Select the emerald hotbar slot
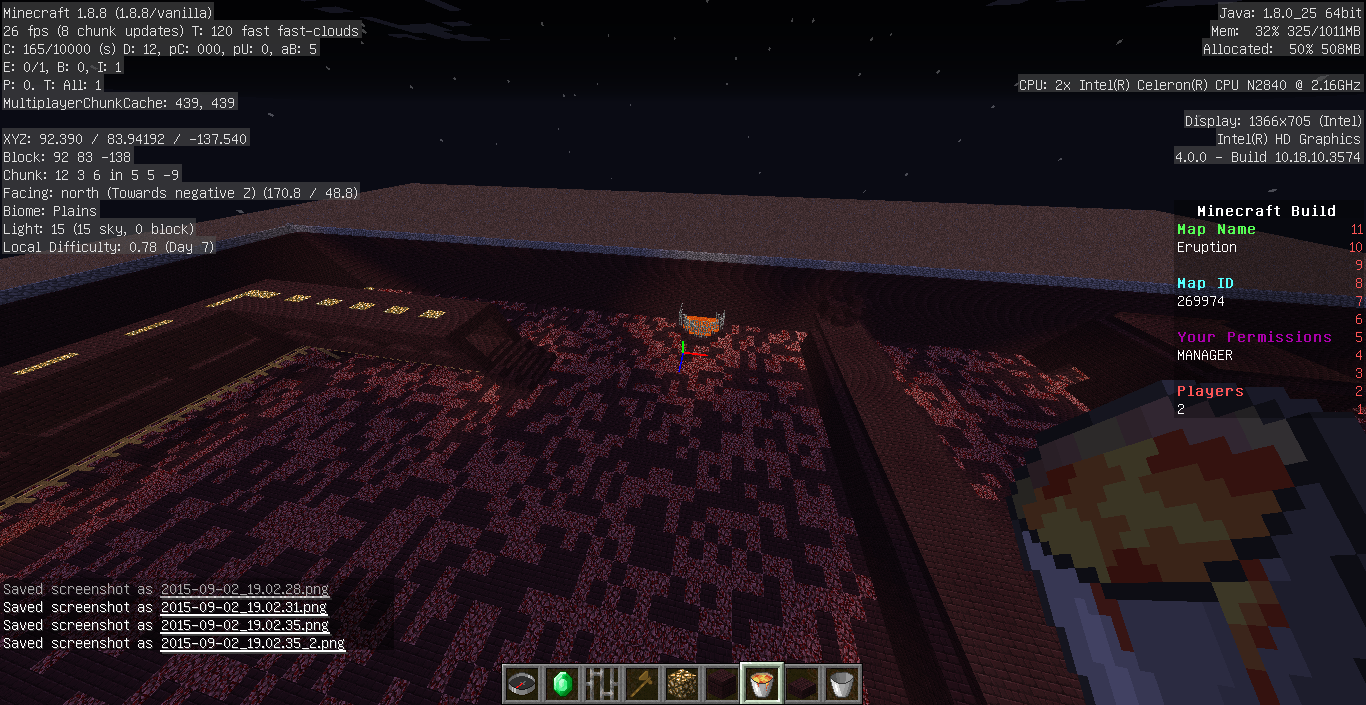The height and width of the screenshot is (705, 1366). [x=562, y=685]
